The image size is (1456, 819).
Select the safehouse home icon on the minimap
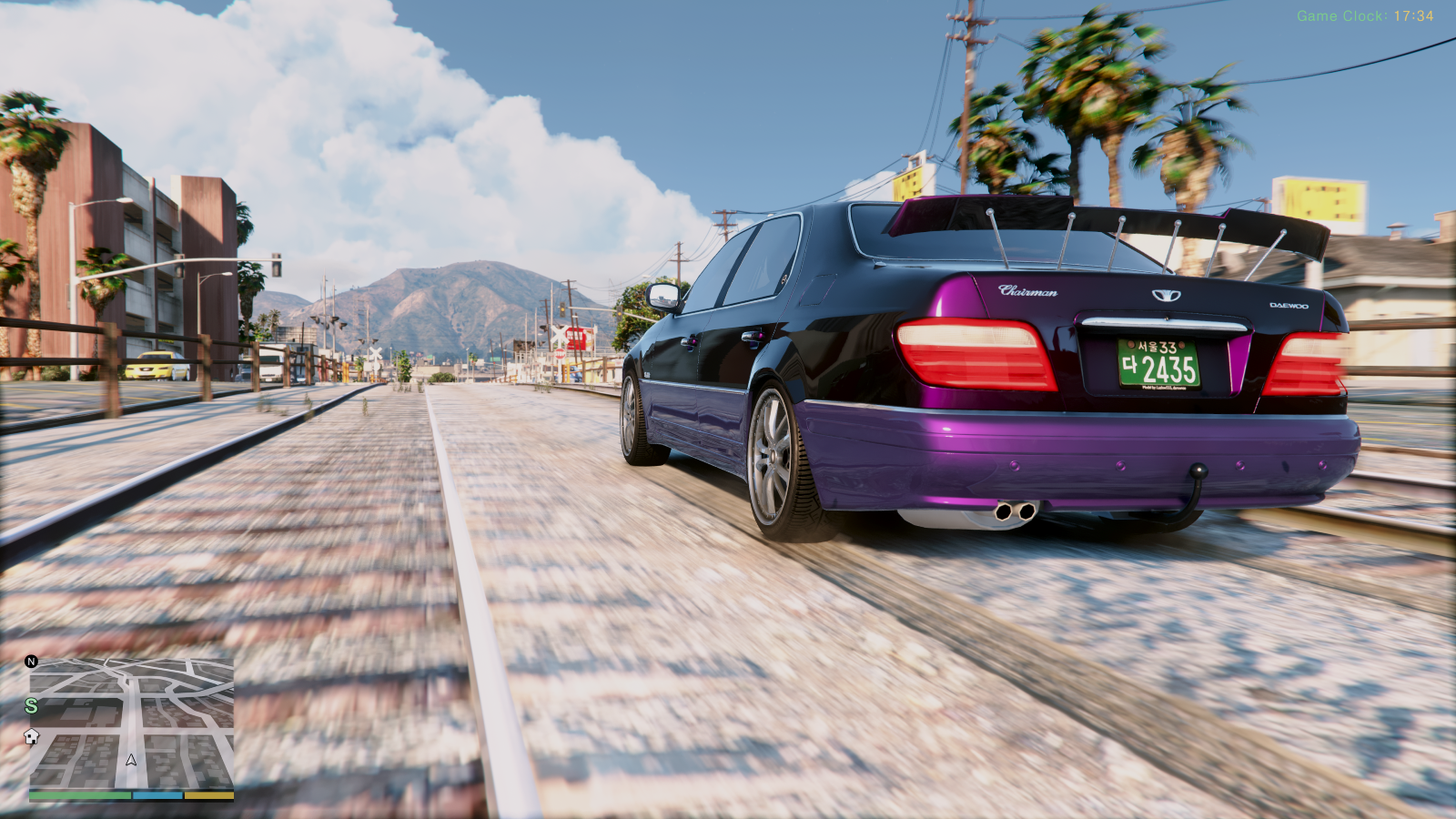[31, 737]
